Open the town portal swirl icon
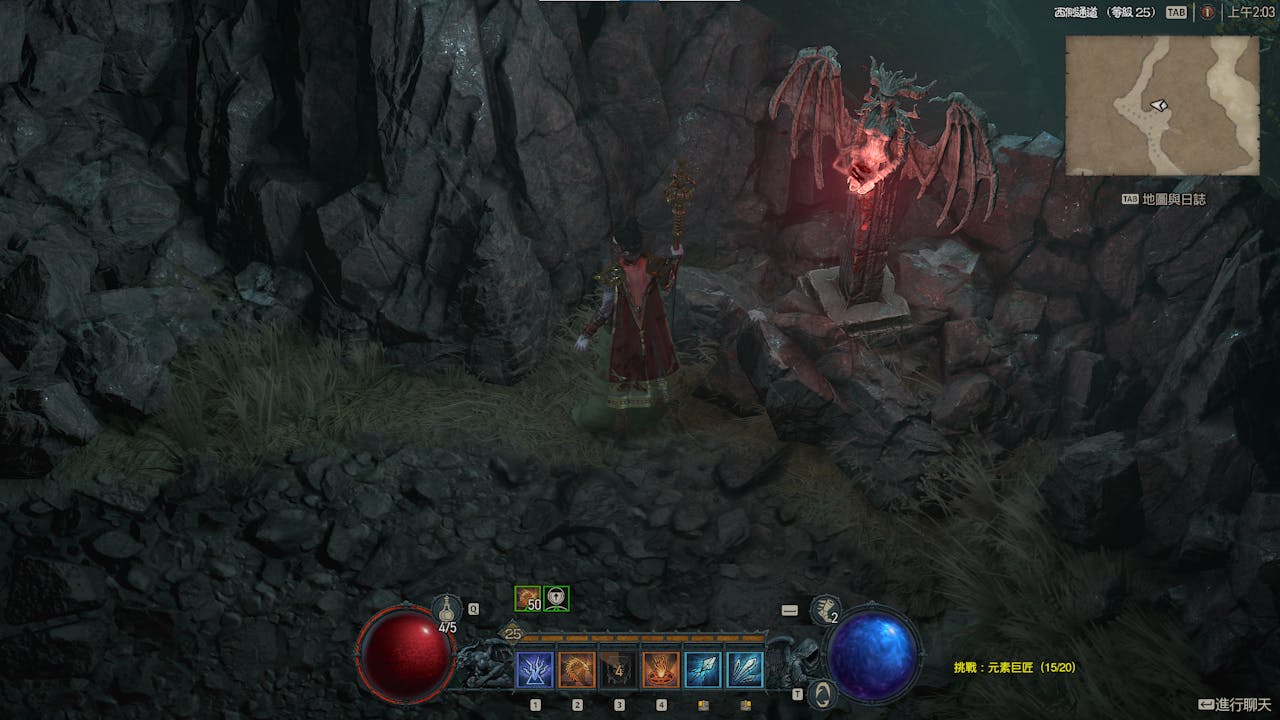This screenshot has width=1280, height=720. [x=822, y=693]
